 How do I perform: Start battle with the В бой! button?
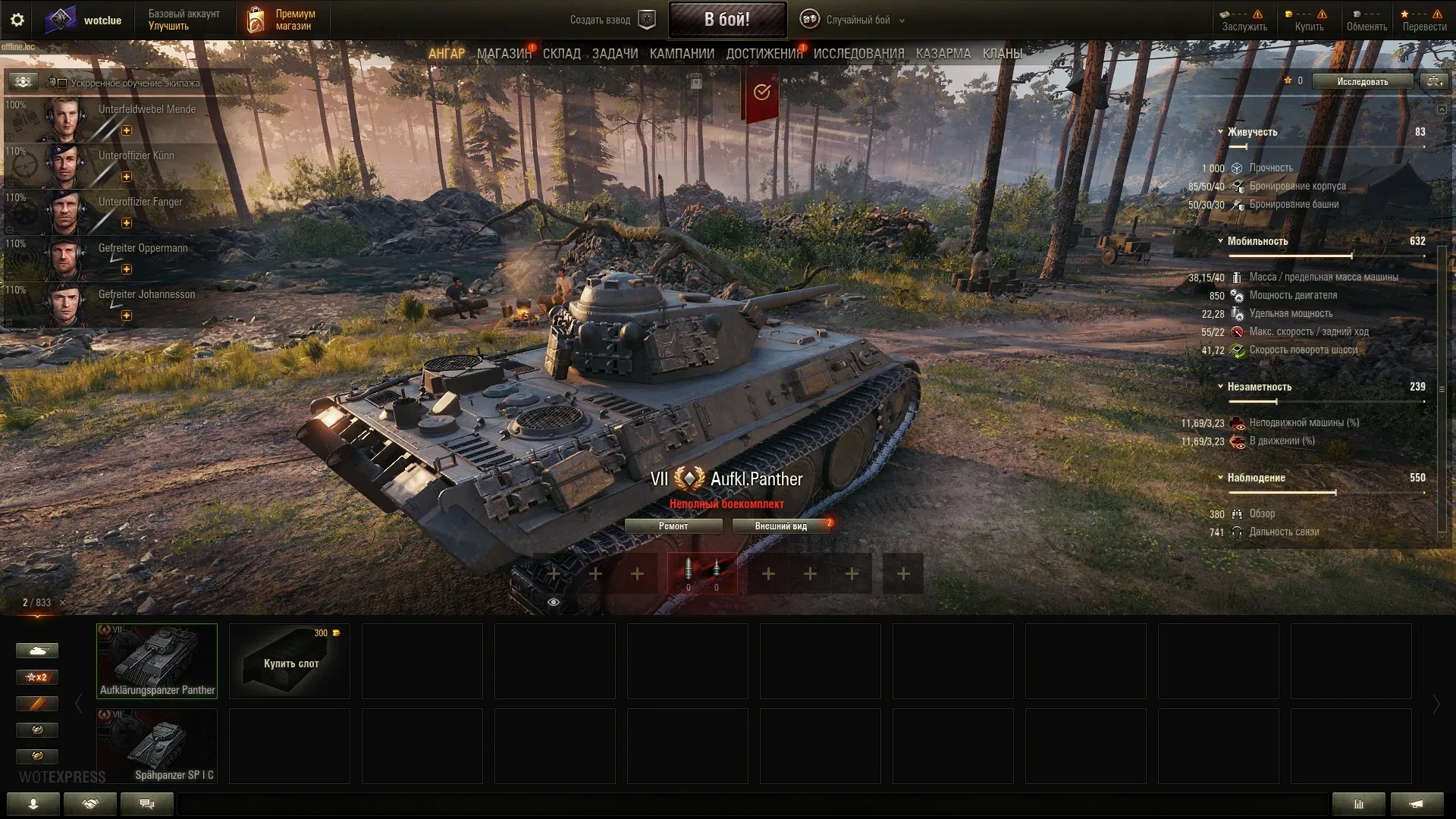coord(726,20)
